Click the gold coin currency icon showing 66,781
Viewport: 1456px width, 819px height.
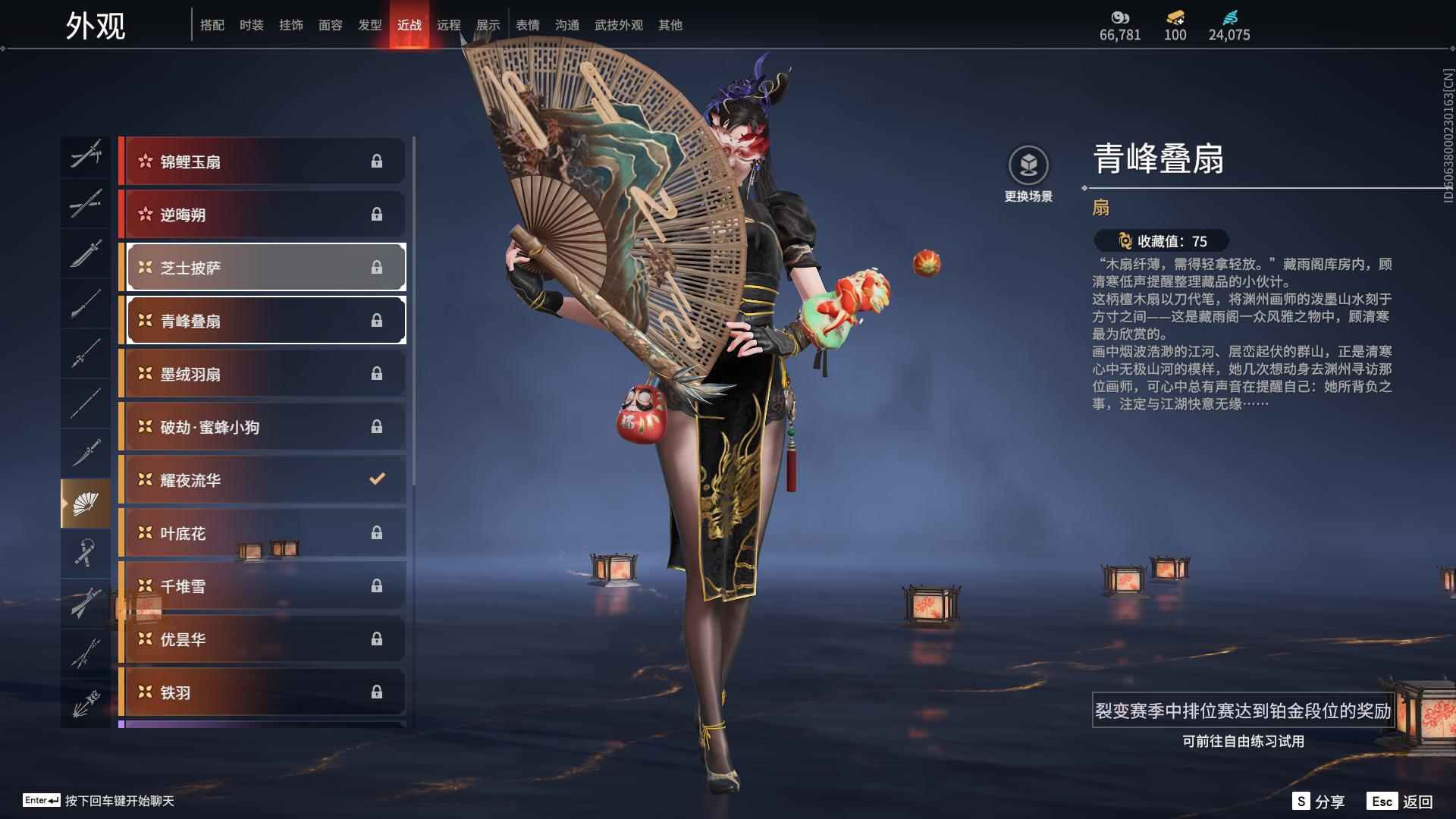(x=1119, y=17)
